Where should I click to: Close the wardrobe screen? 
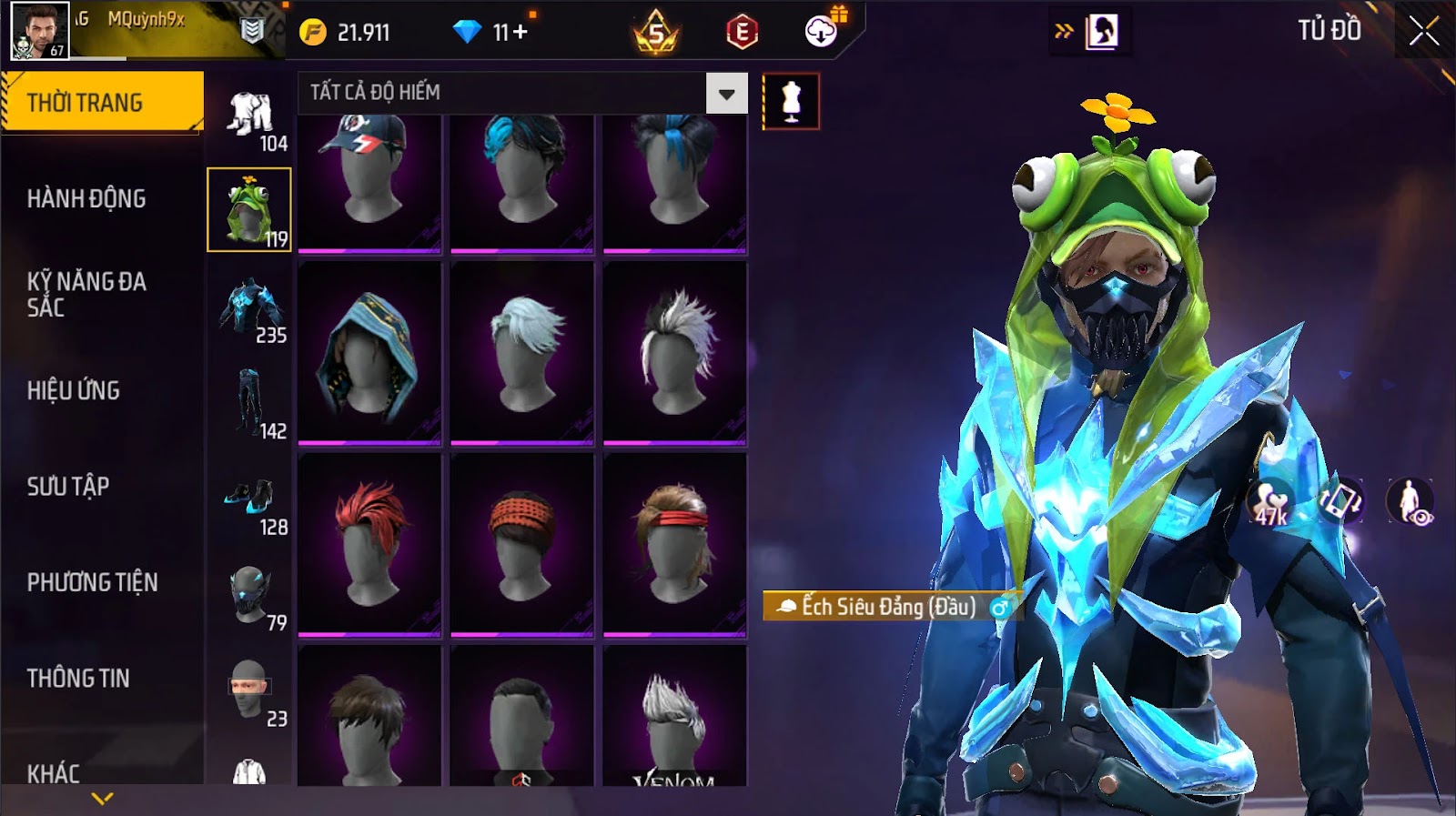(x=1424, y=32)
